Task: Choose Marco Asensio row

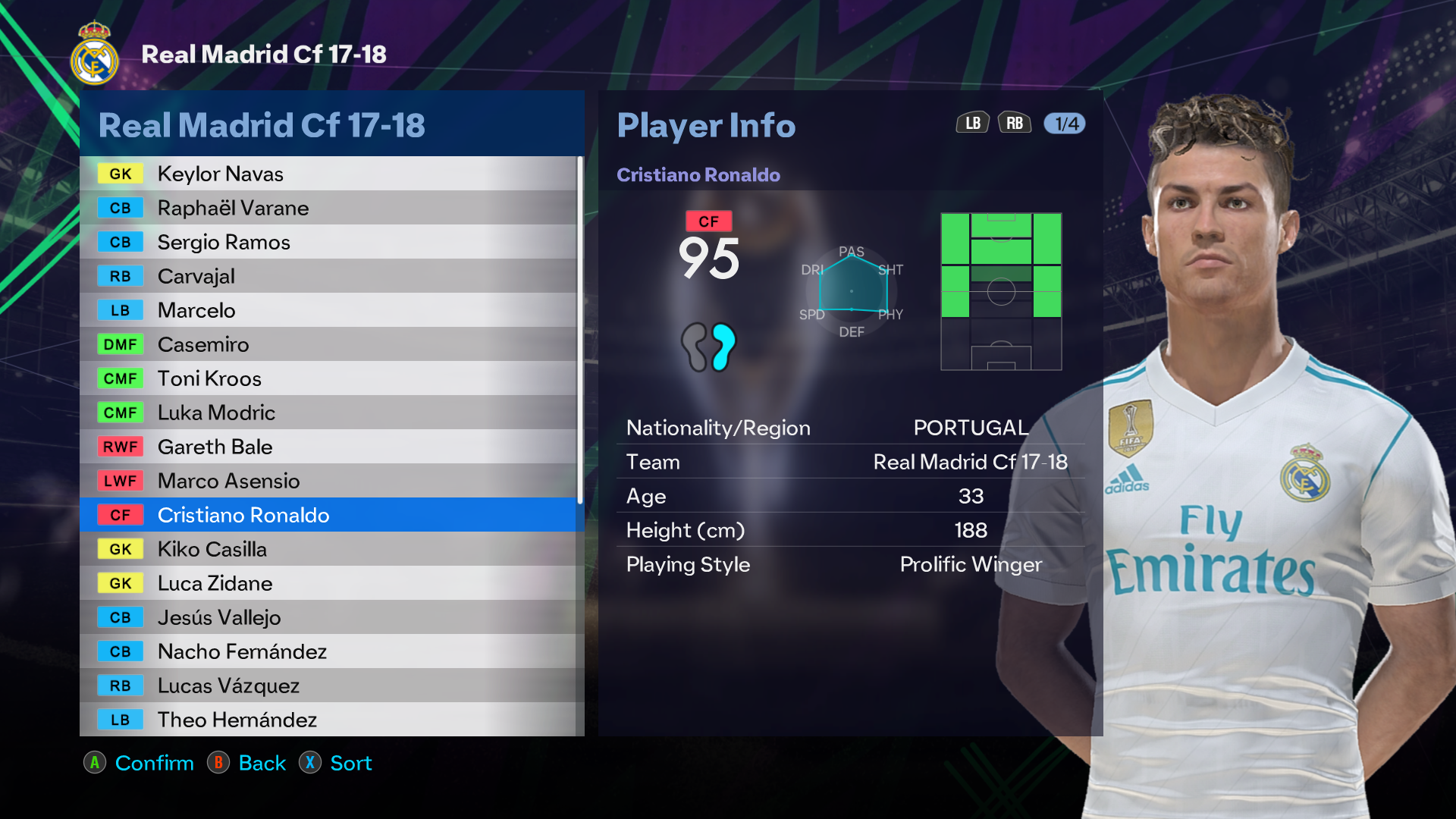Action: point(328,481)
